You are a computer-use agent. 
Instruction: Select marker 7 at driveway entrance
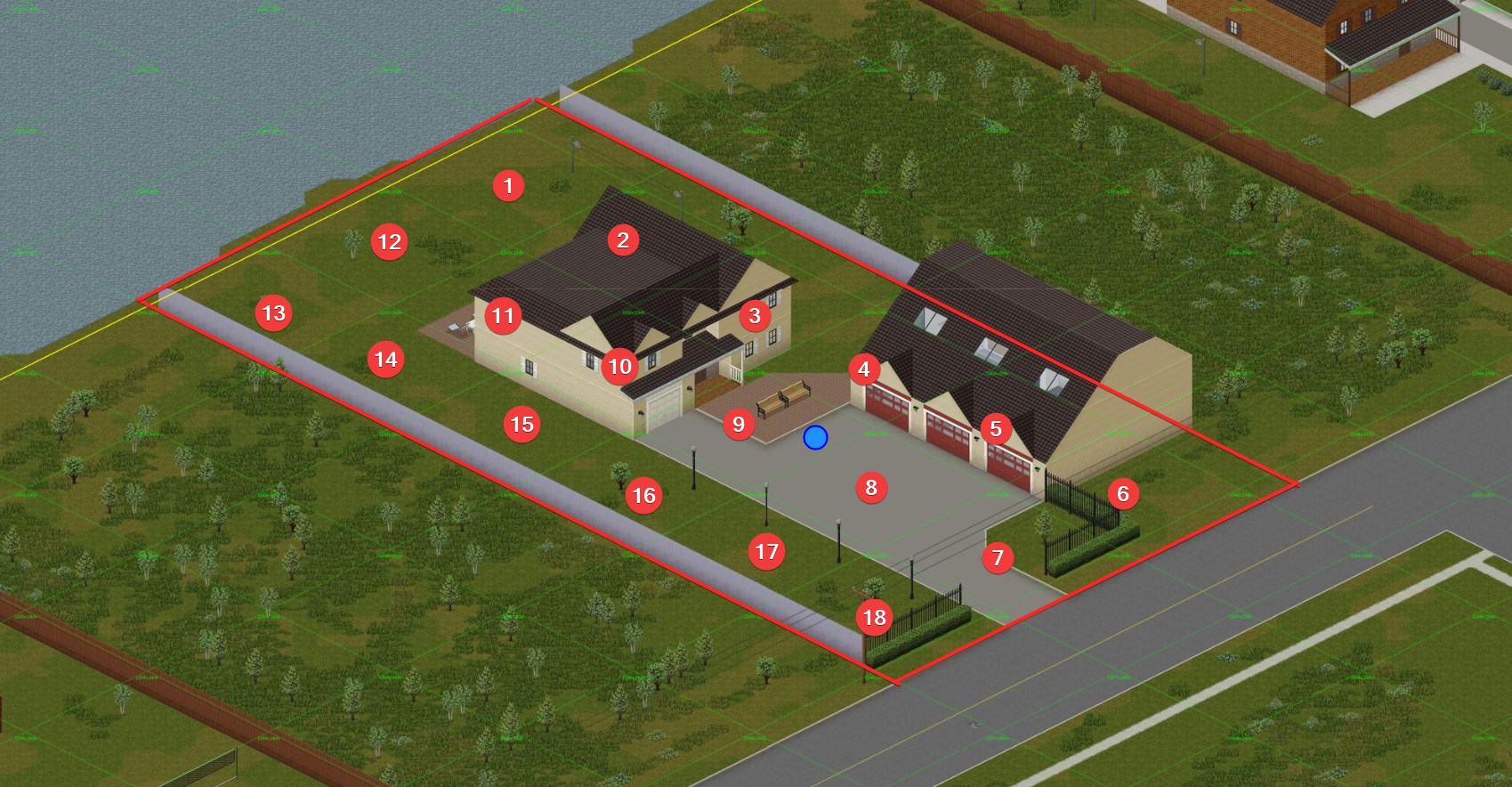click(x=998, y=557)
